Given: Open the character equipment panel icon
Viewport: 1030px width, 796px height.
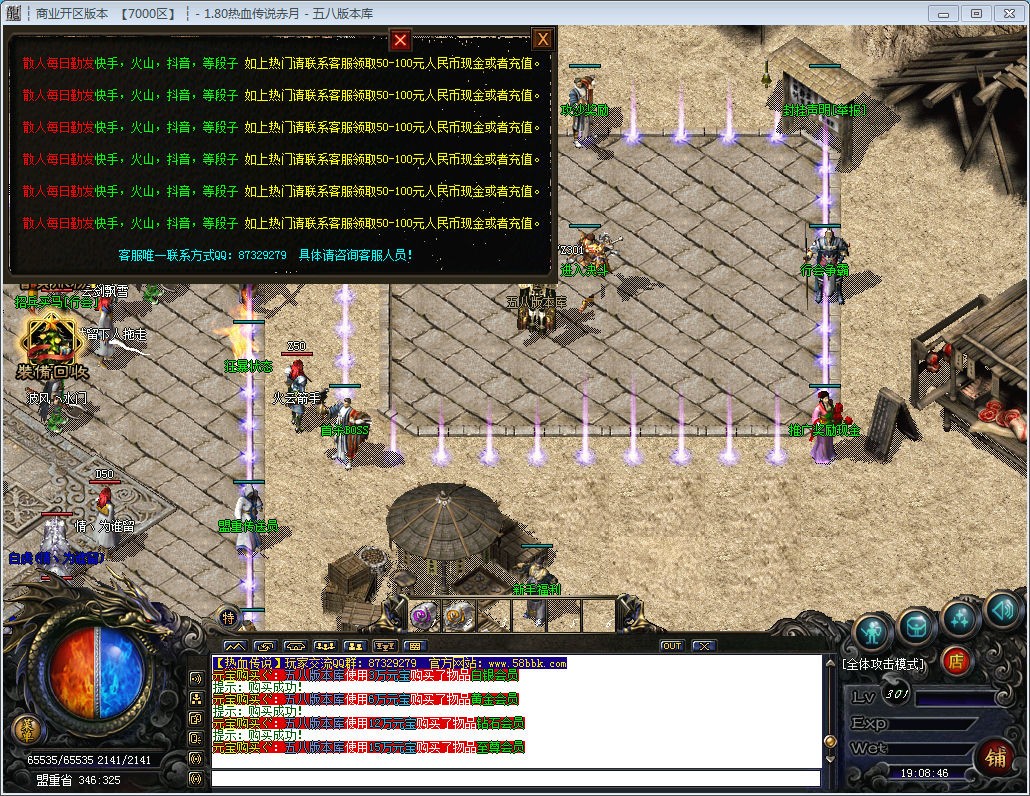Looking at the screenshot, I should [x=874, y=630].
